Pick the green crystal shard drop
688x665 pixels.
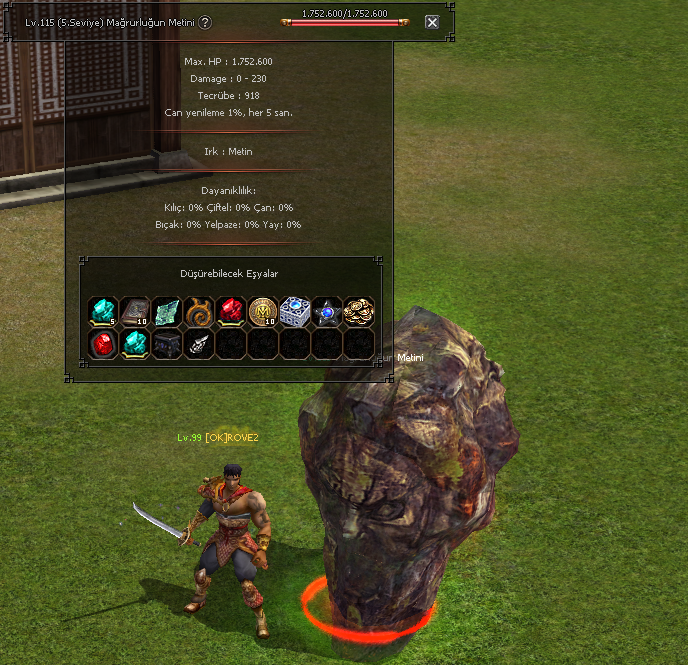(x=167, y=311)
